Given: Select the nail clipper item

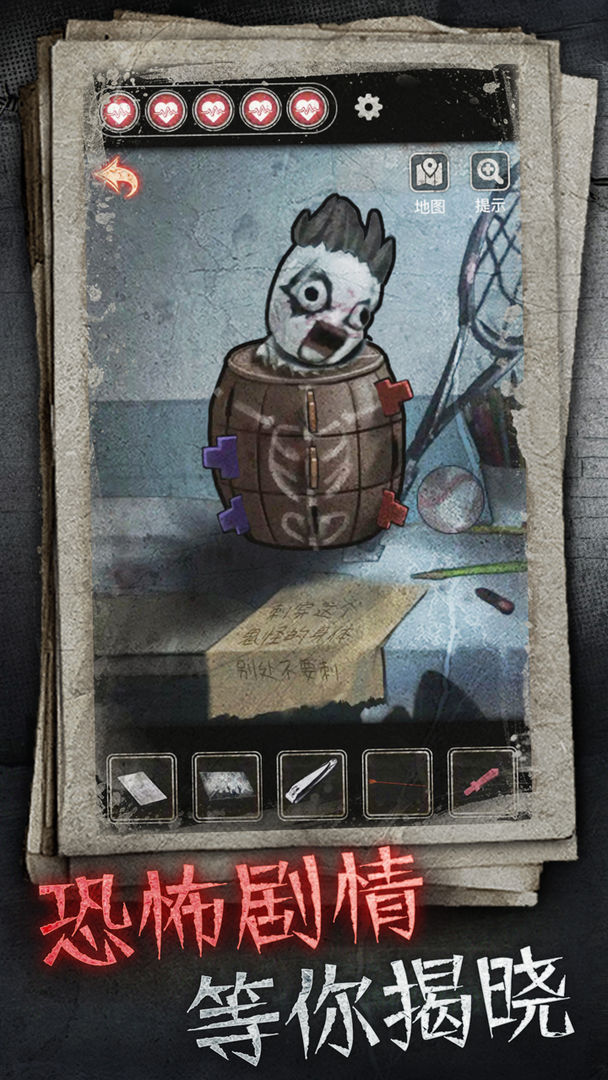Looking at the screenshot, I should tap(312, 787).
